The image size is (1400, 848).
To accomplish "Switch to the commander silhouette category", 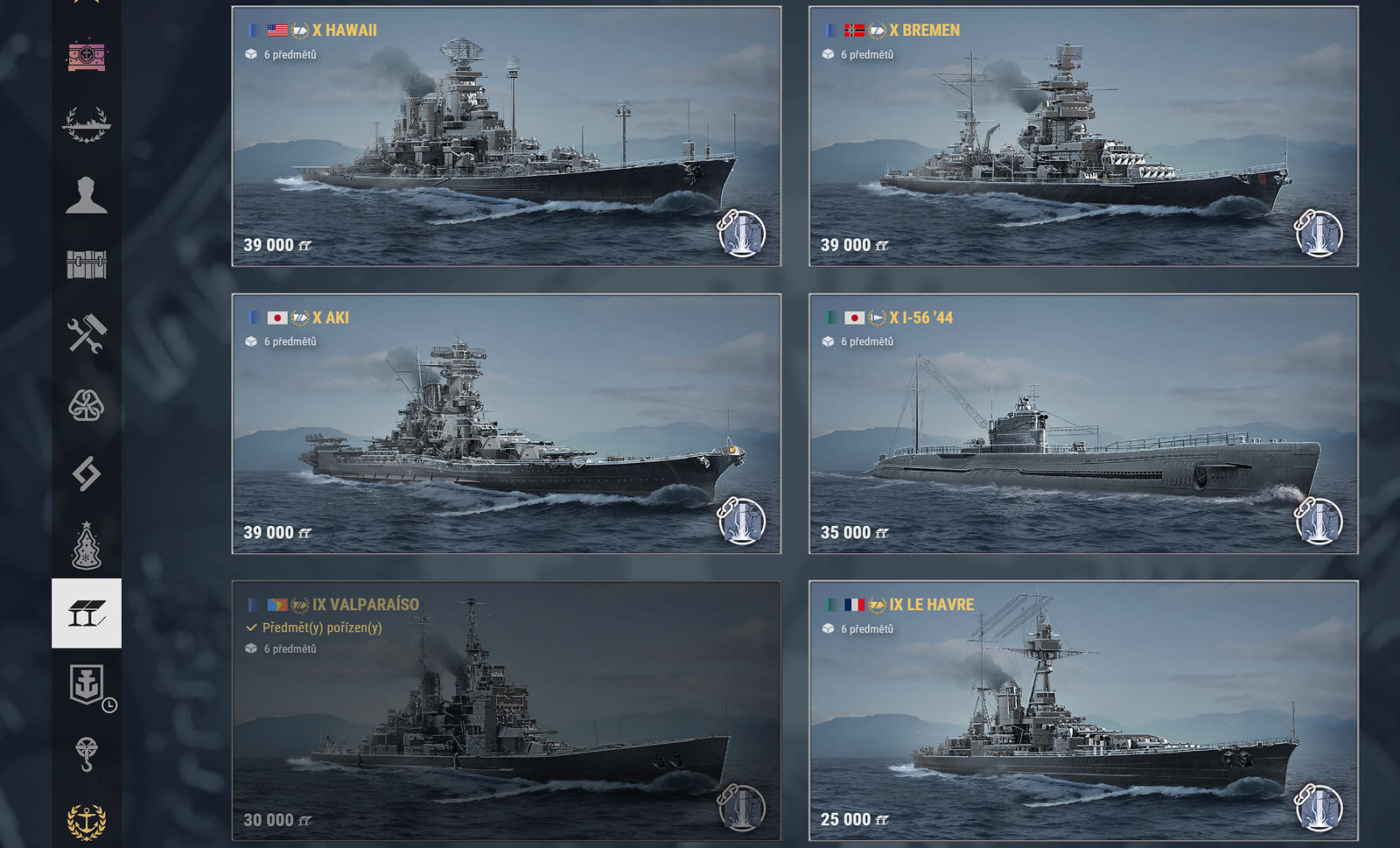I will pos(87,194).
